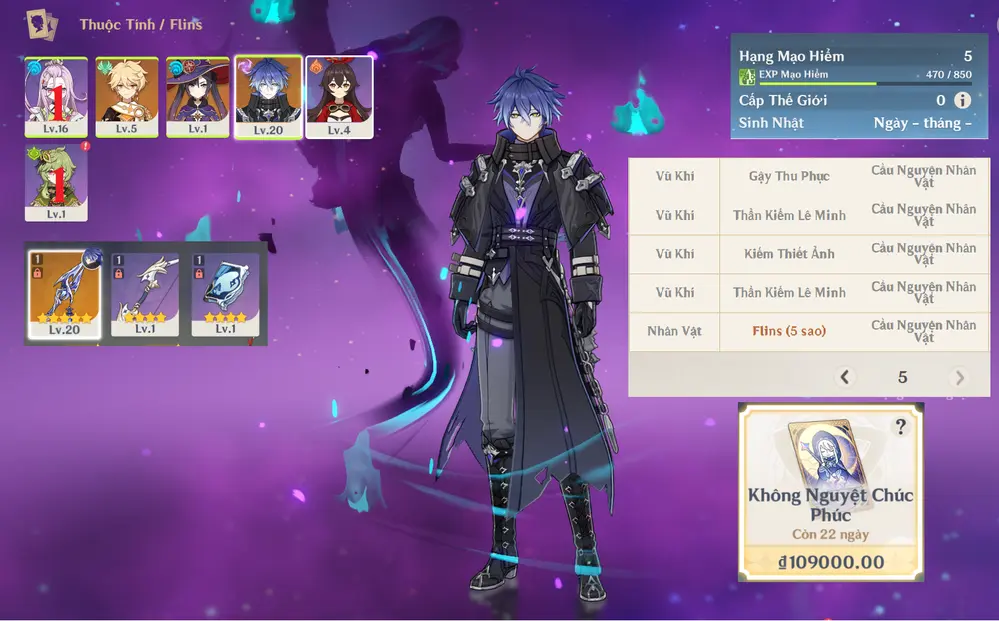Image resolution: width=999 pixels, height=621 pixels.
Task: Choose the 4-star Lv.1 bow slot
Action: click(x=145, y=294)
